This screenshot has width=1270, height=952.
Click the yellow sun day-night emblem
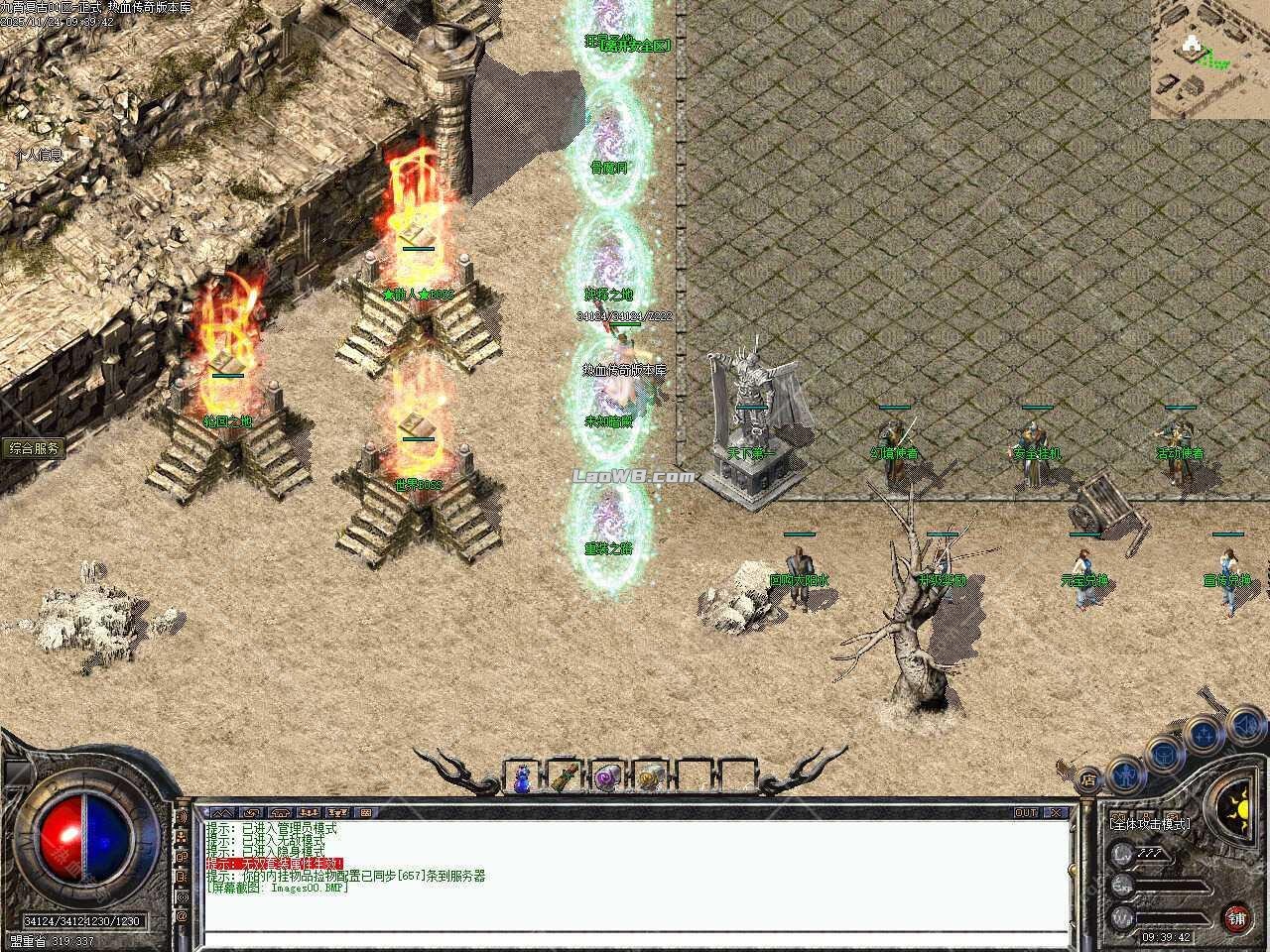pyautogui.click(x=1243, y=808)
